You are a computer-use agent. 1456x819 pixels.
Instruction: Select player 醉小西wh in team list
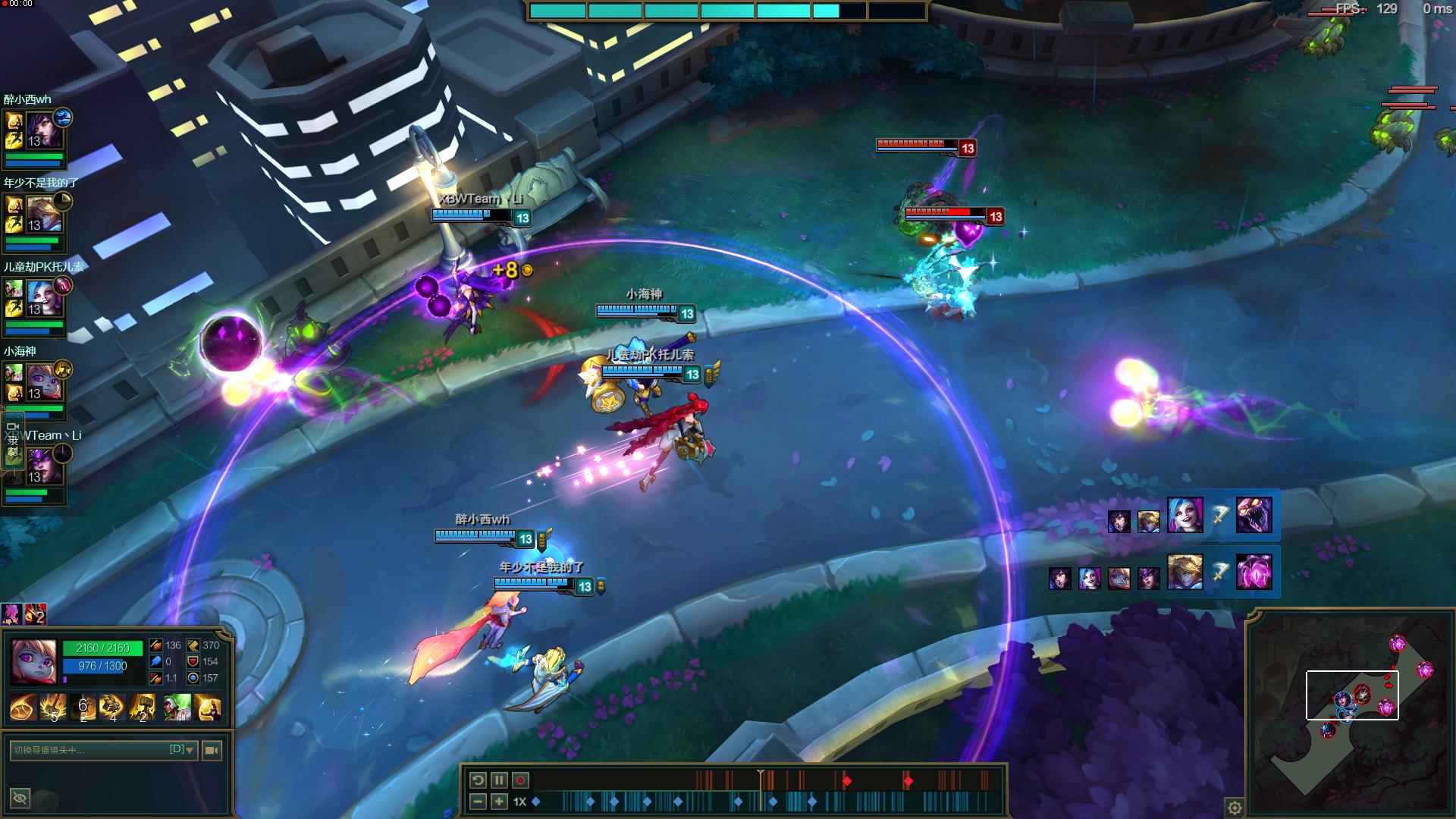click(x=45, y=130)
